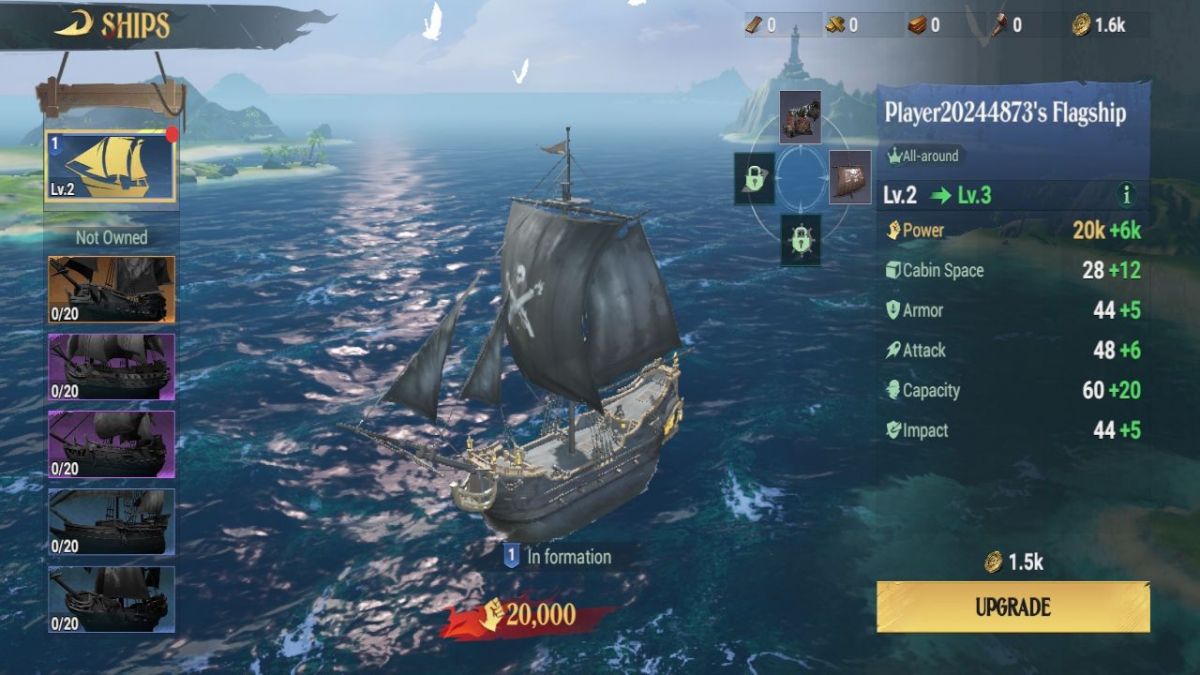This screenshot has height=675, width=1200.
Task: Upgrade the flagship with the yellow UPGRADE button
Action: click(x=1013, y=607)
